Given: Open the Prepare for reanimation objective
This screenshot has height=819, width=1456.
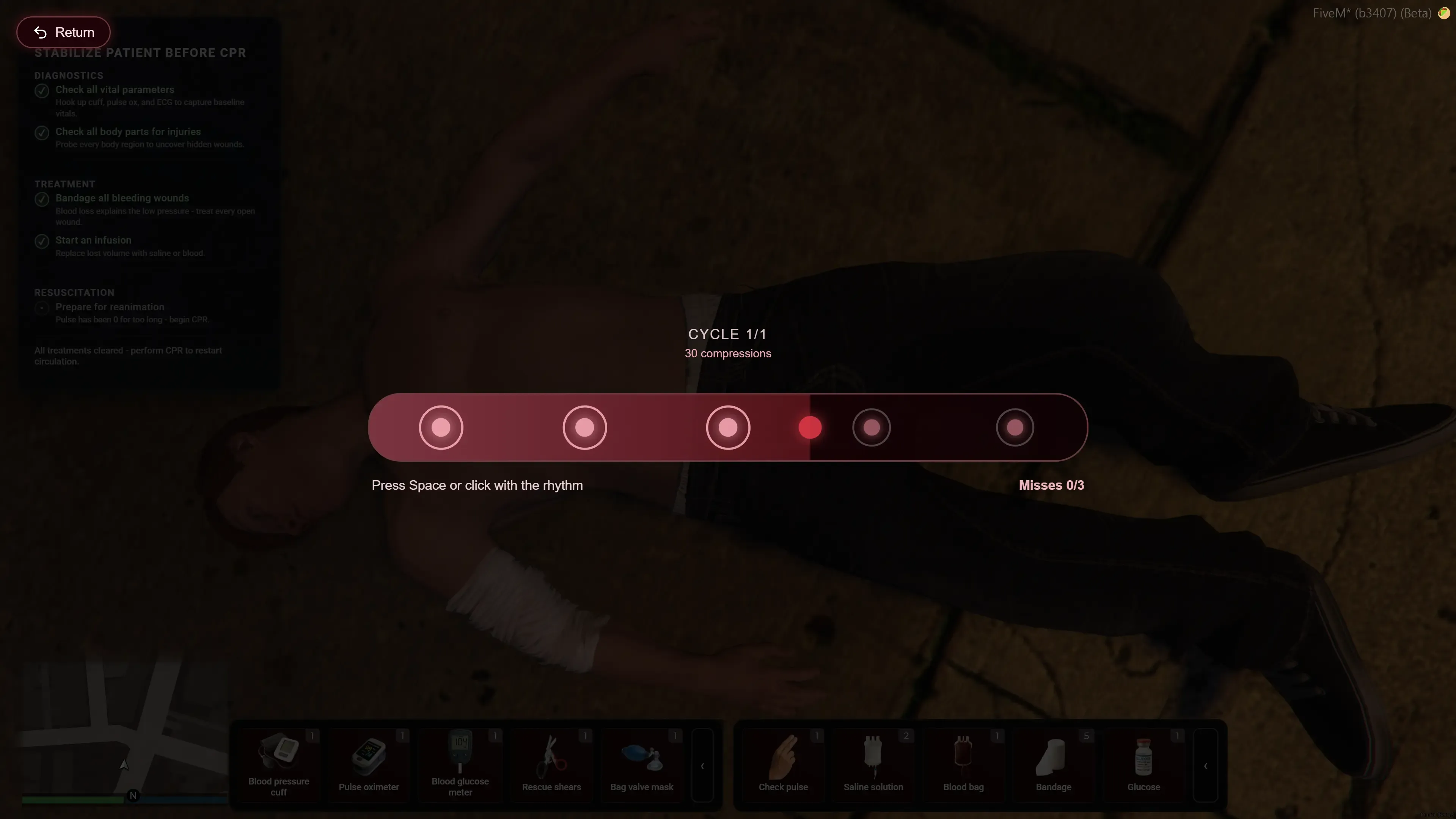Looking at the screenshot, I should 110,307.
